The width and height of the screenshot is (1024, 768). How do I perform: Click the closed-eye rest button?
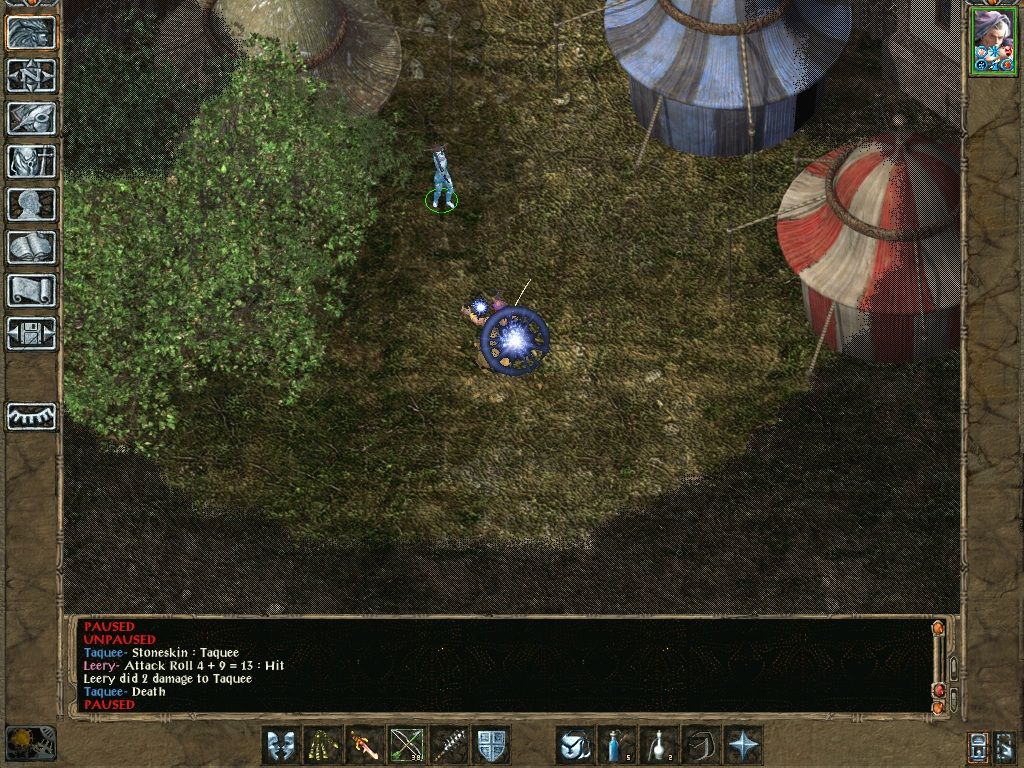(31, 416)
